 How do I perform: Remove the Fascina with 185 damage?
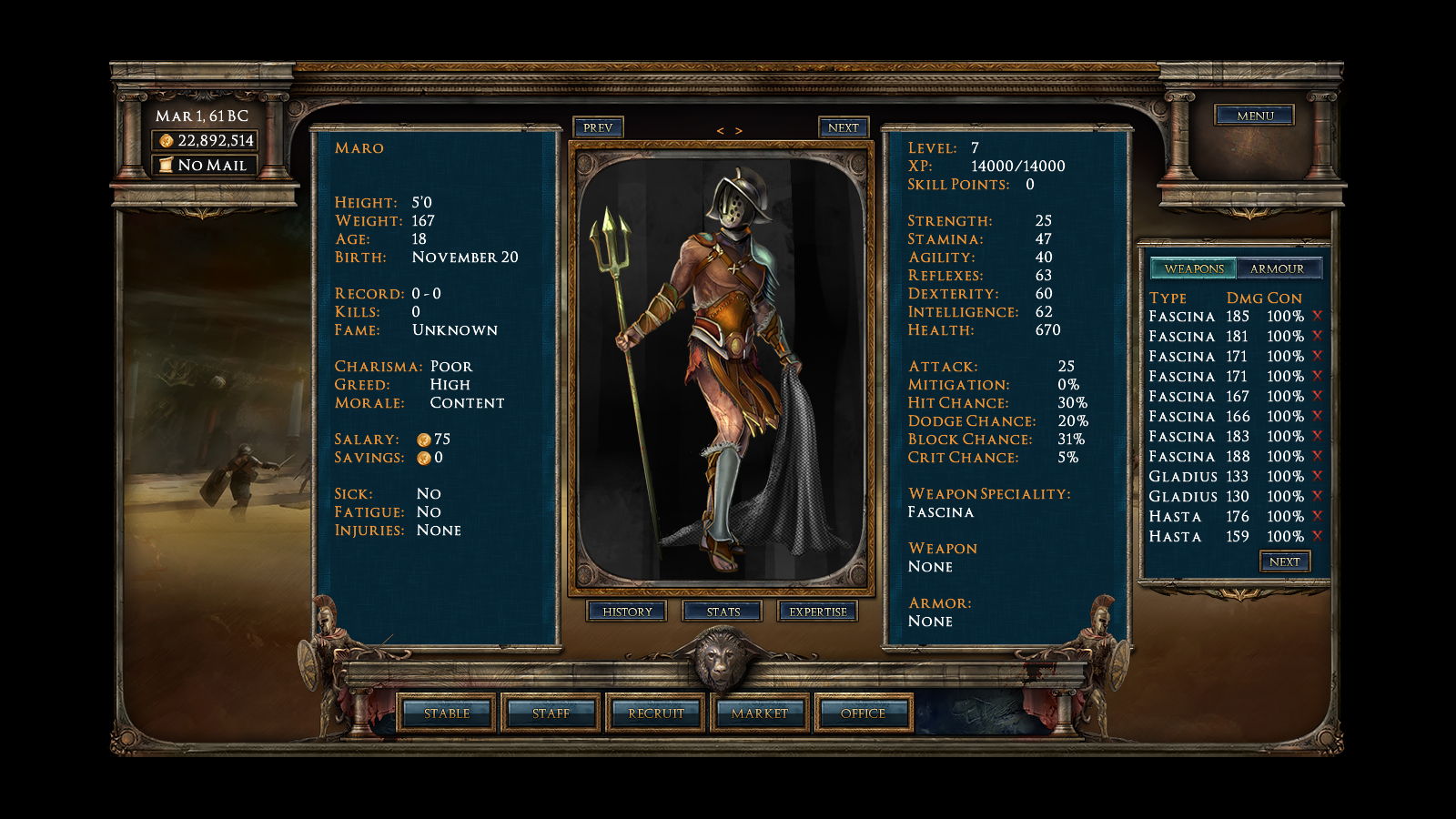pyautogui.click(x=1317, y=316)
